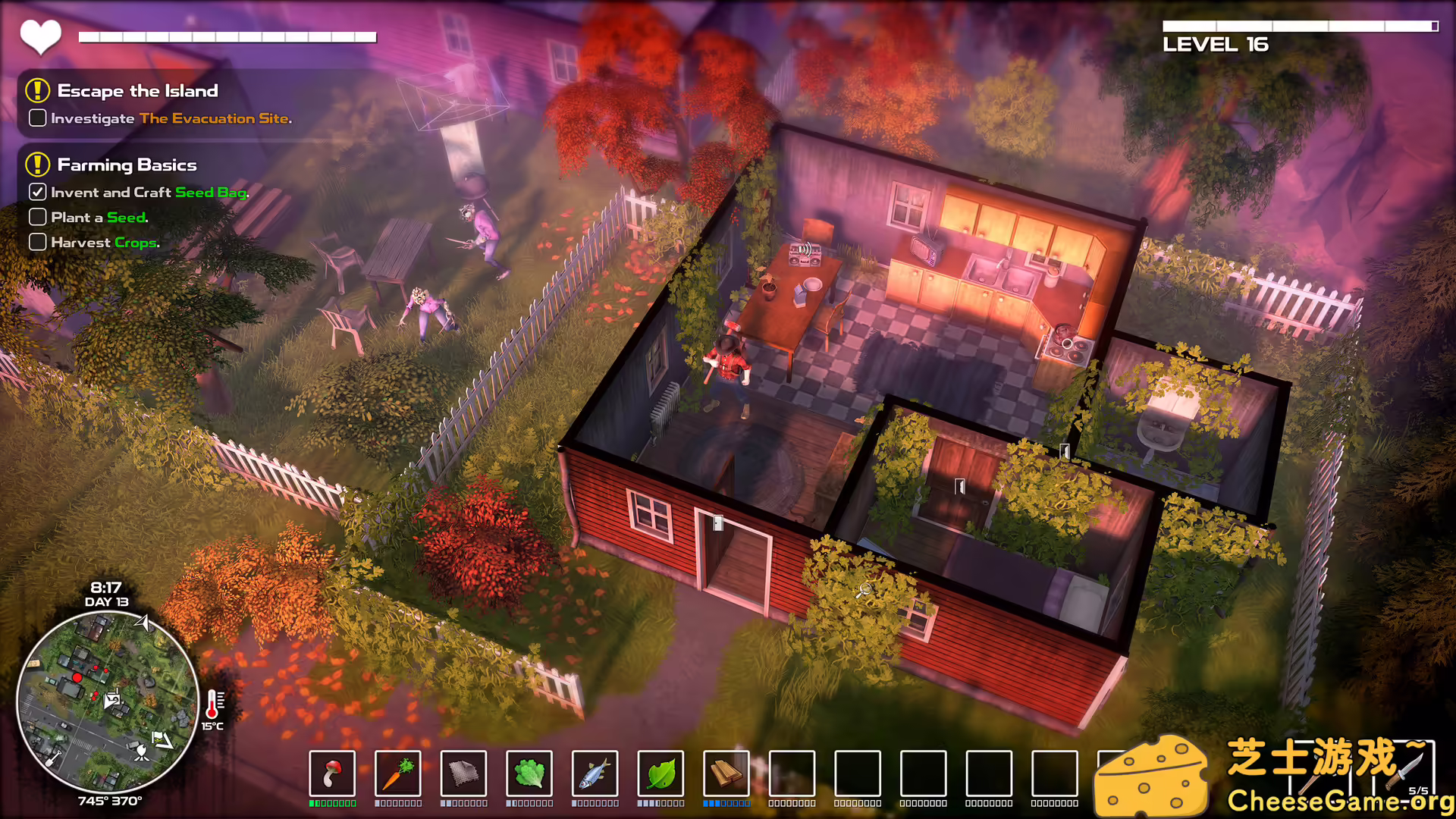Pick the raw fish hotbar slot

595,773
